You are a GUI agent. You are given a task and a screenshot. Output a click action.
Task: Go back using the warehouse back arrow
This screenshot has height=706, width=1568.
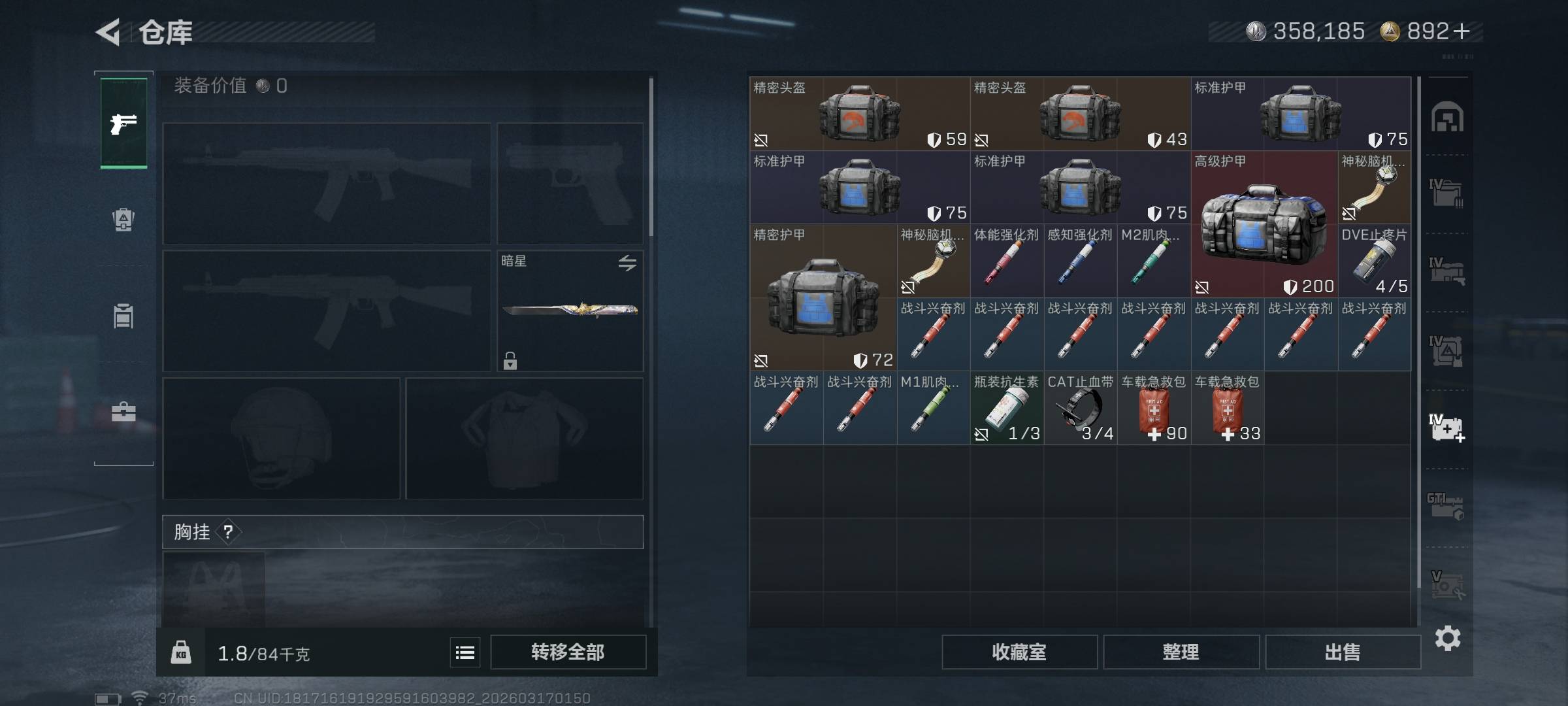click(108, 32)
